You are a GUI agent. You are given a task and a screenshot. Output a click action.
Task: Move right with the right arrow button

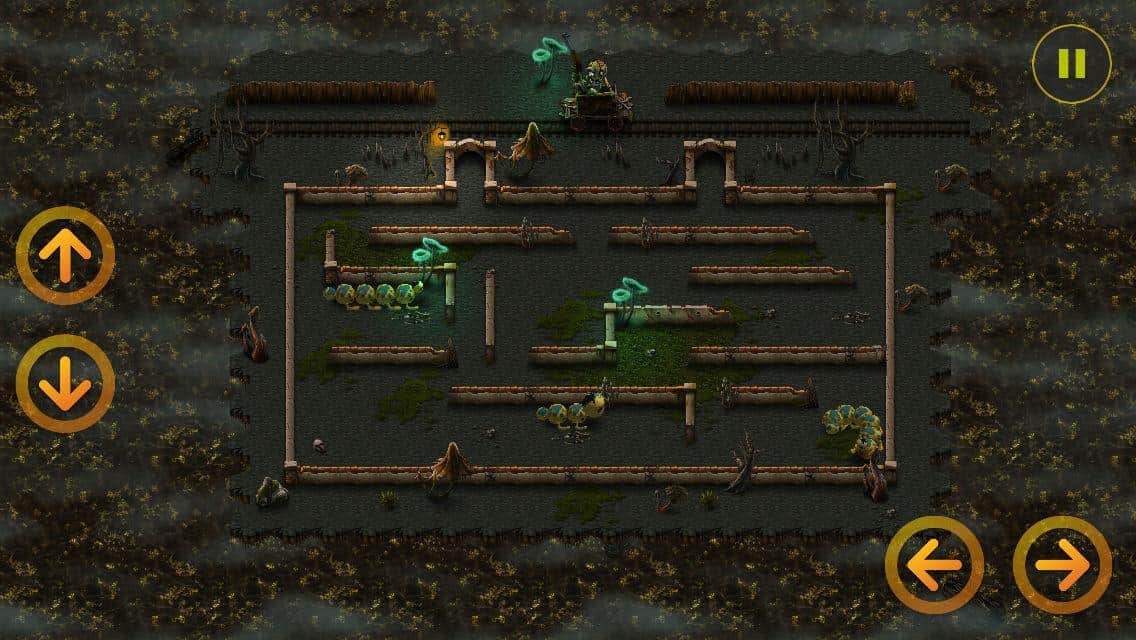tap(1062, 565)
